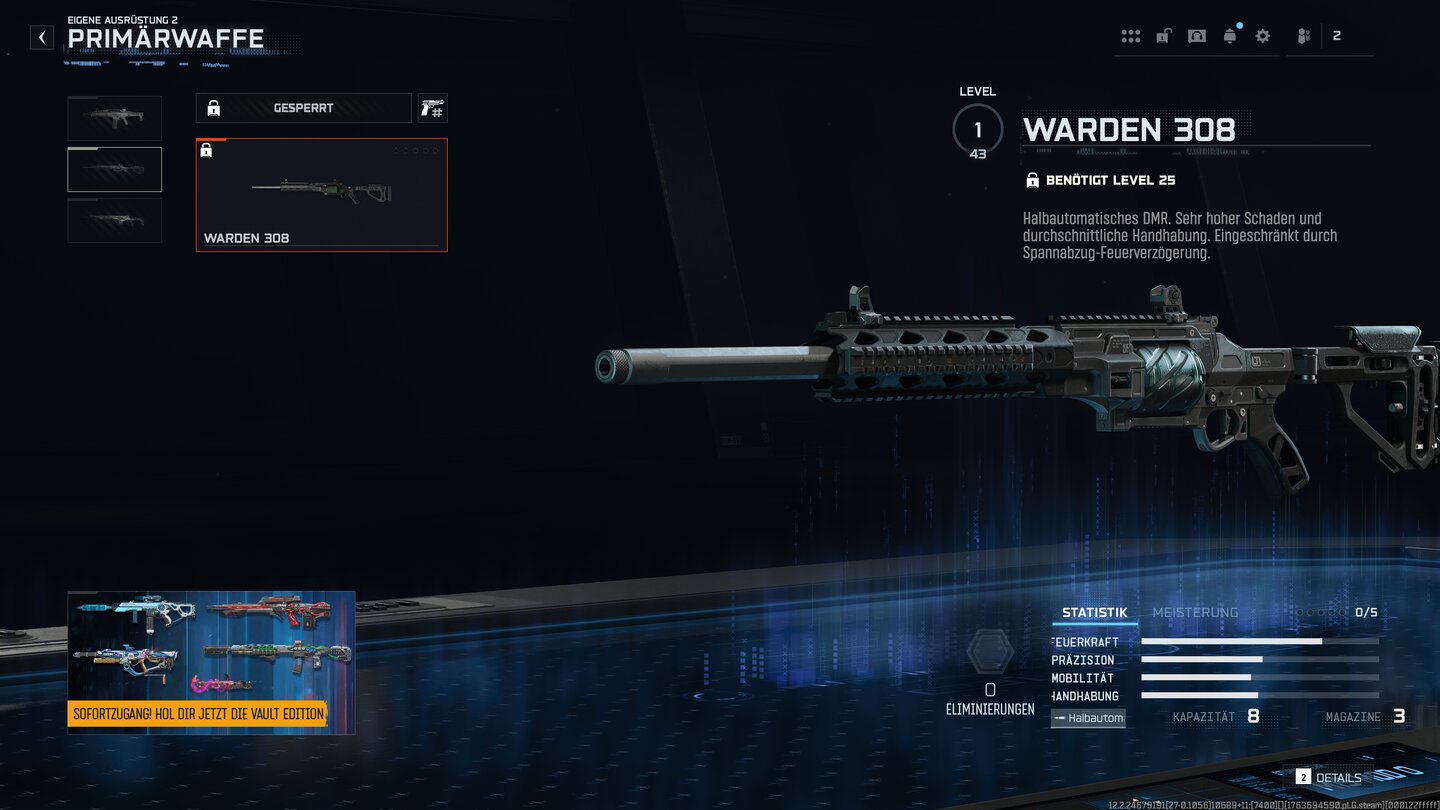Open the Vault Edition promo banner
Viewport: 1440px width, 810px height.
point(211,662)
